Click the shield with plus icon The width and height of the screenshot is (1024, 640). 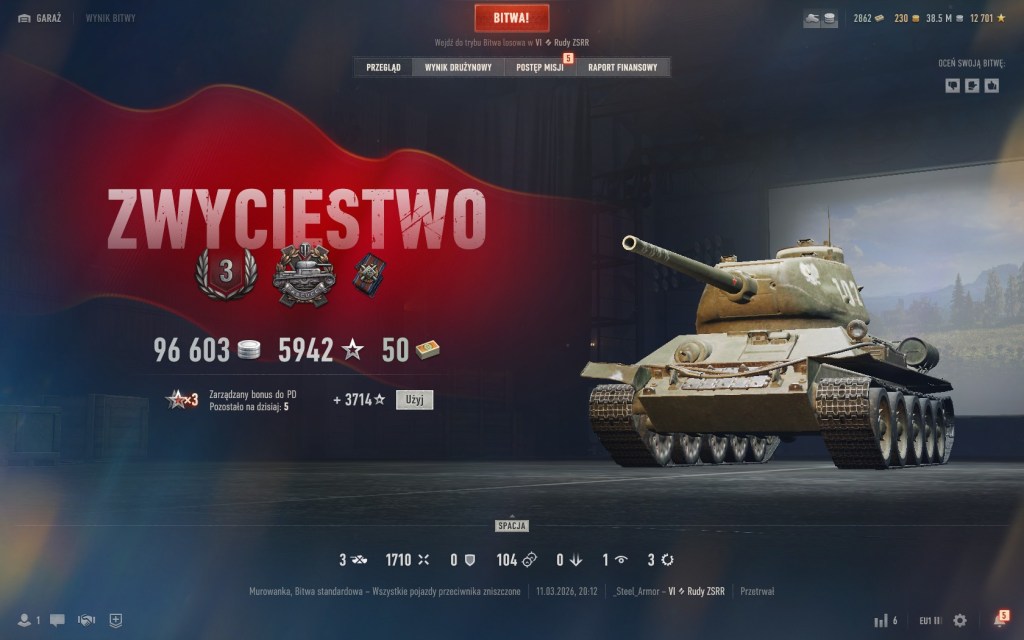point(116,620)
